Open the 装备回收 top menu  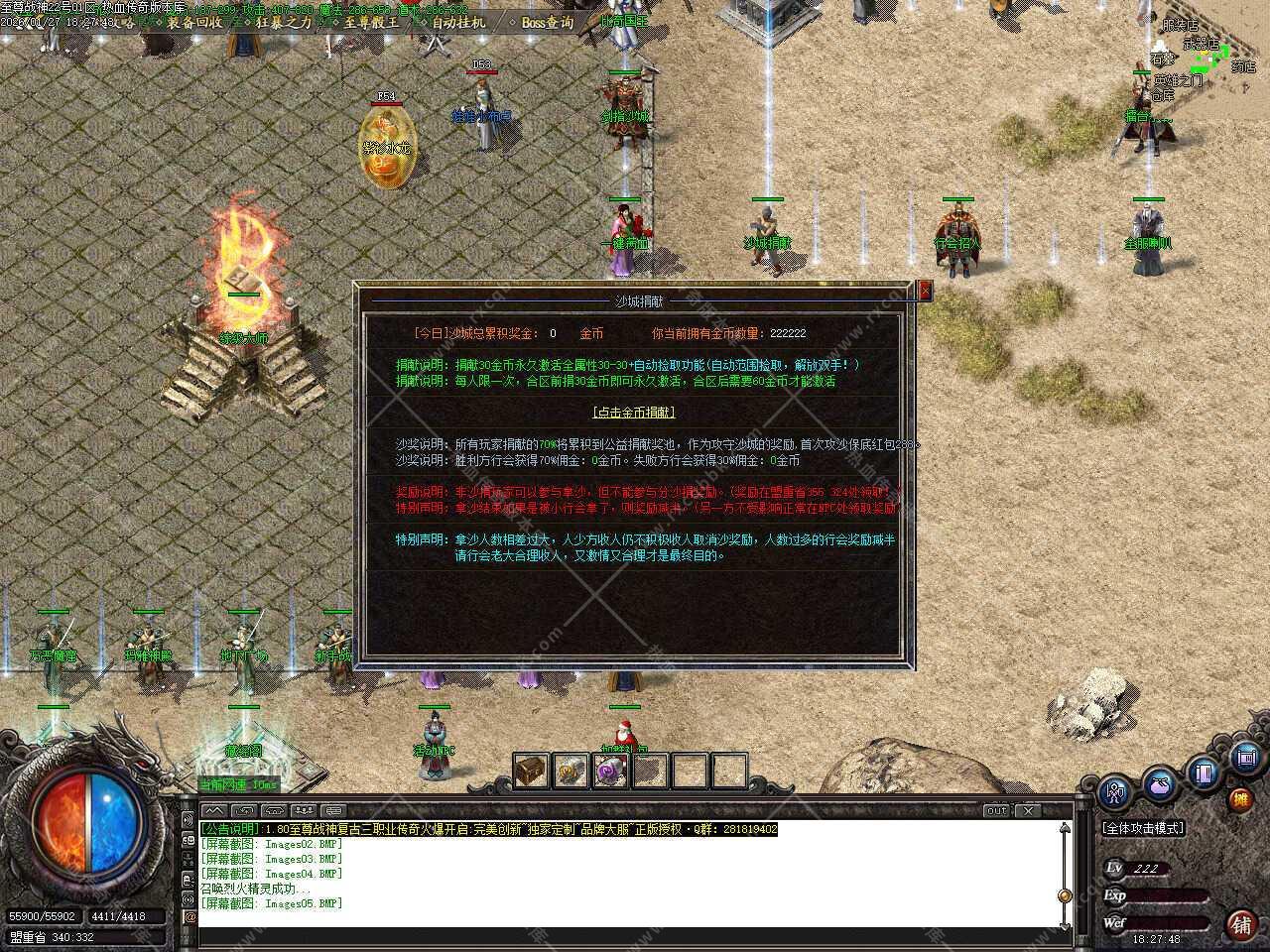click(x=194, y=22)
